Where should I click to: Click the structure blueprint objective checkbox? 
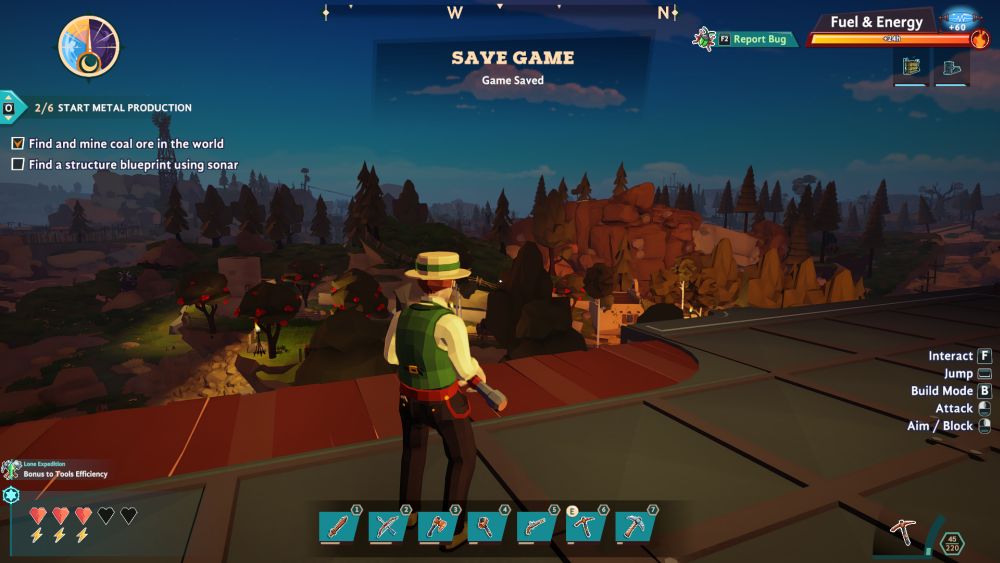[18, 165]
